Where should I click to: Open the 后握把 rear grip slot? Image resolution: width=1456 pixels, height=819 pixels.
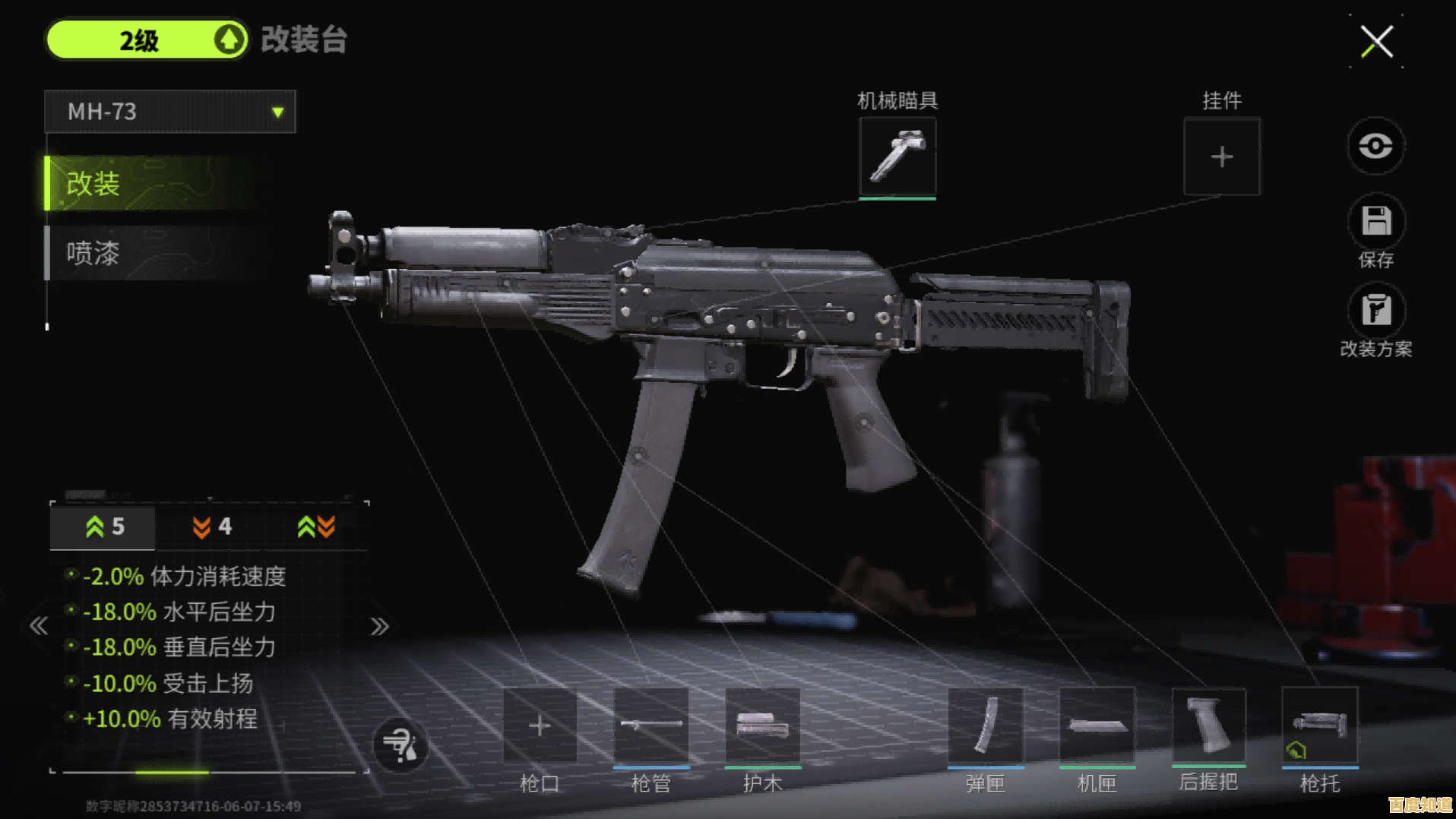coord(1208,726)
